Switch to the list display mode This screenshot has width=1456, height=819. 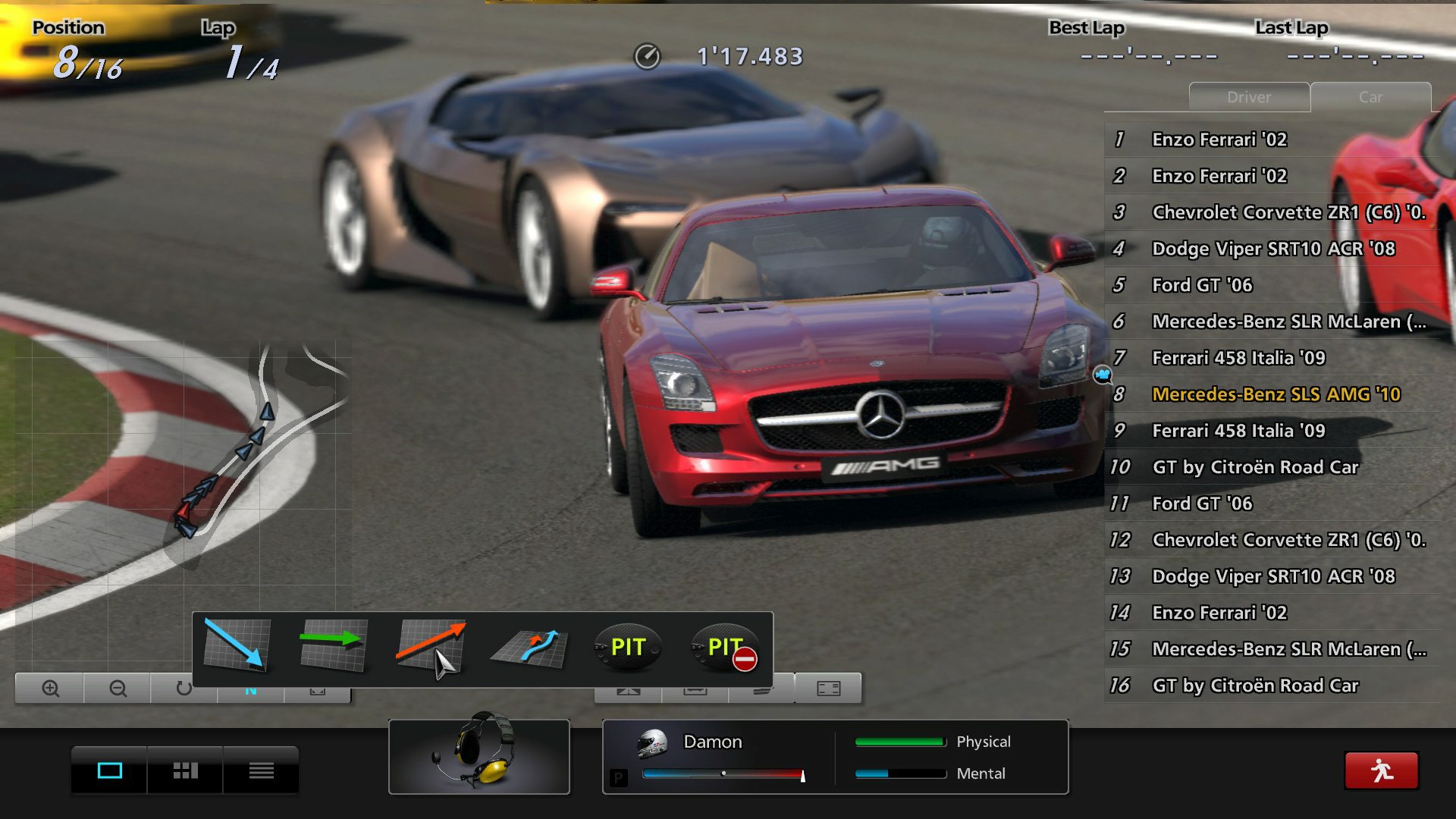click(x=261, y=770)
